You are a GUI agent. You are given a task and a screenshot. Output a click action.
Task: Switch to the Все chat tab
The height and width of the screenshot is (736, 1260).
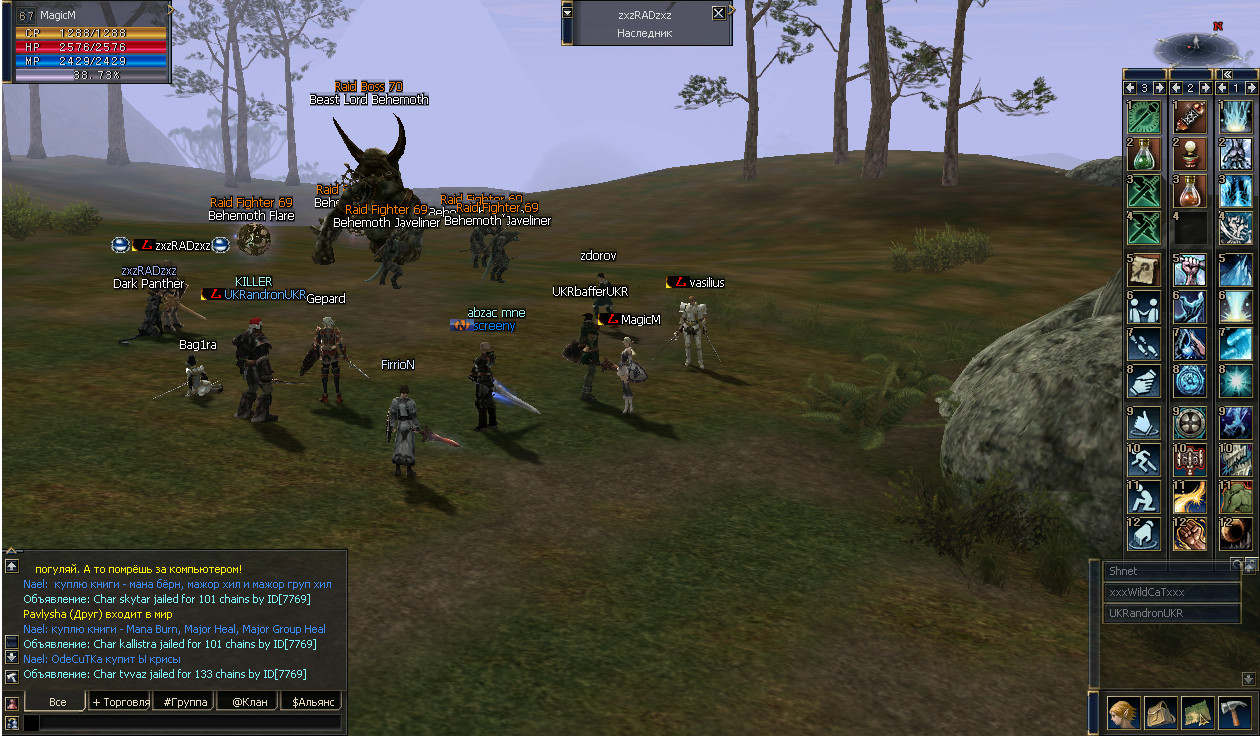[x=58, y=702]
